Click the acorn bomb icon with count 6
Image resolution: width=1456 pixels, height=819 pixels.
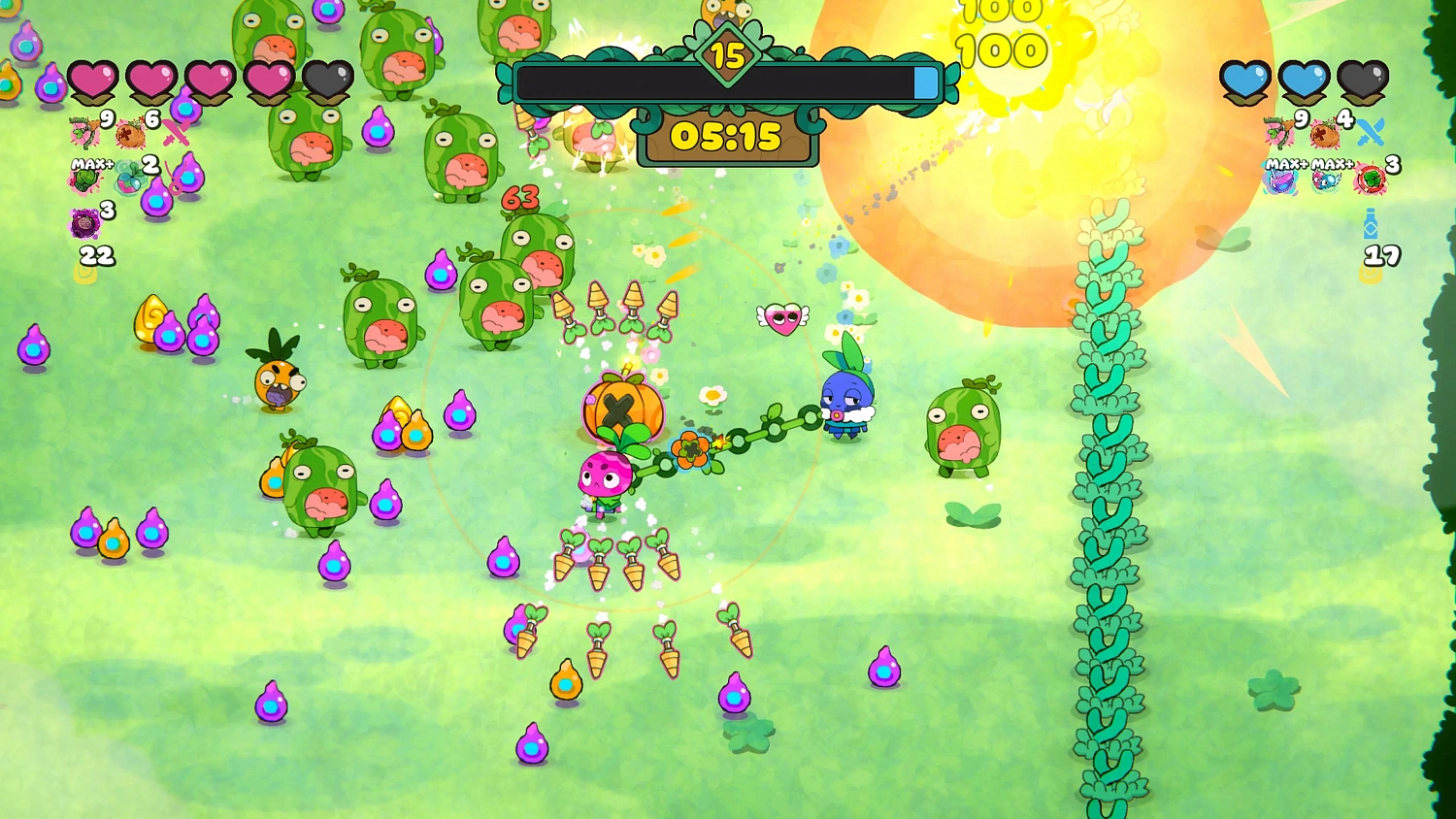pos(129,133)
